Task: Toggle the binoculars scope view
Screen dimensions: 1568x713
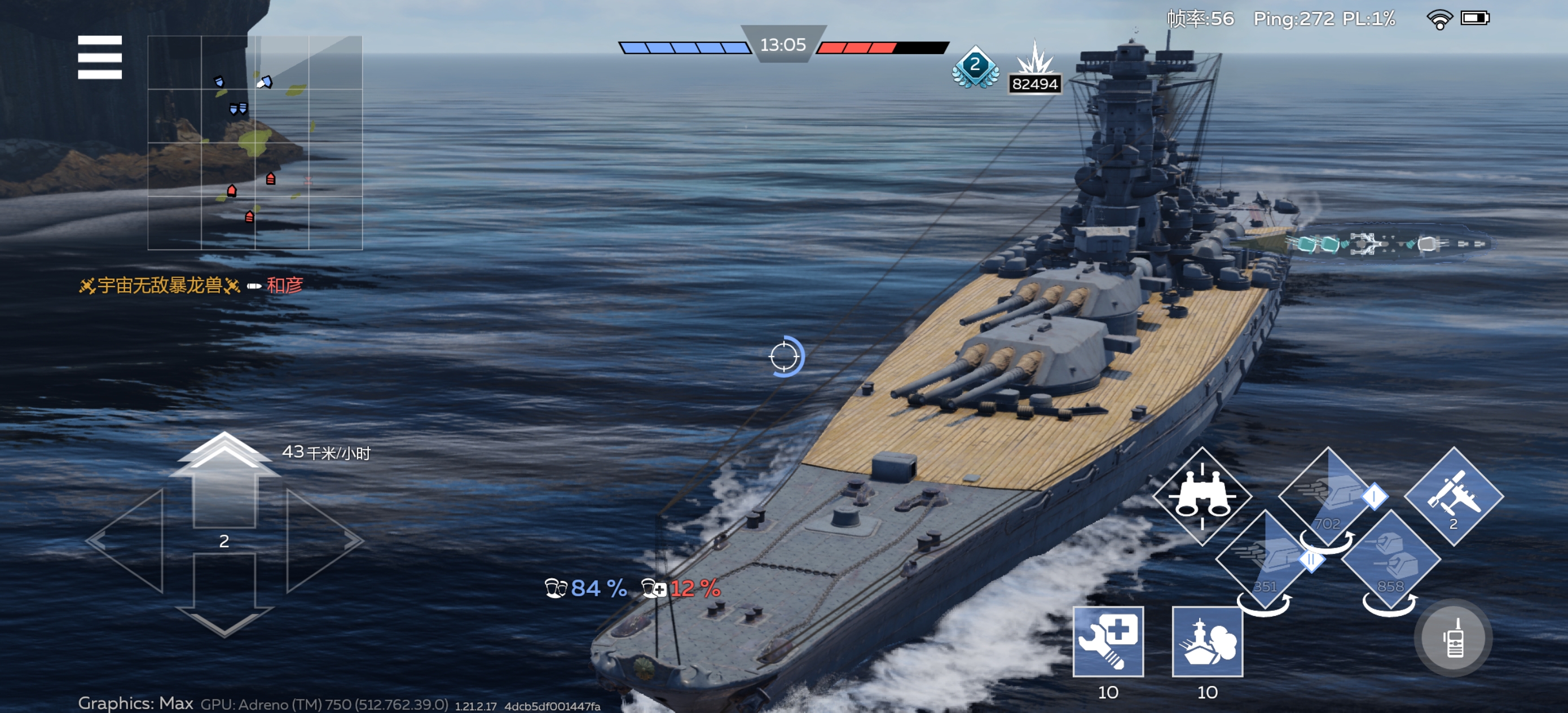Action: (1201, 496)
